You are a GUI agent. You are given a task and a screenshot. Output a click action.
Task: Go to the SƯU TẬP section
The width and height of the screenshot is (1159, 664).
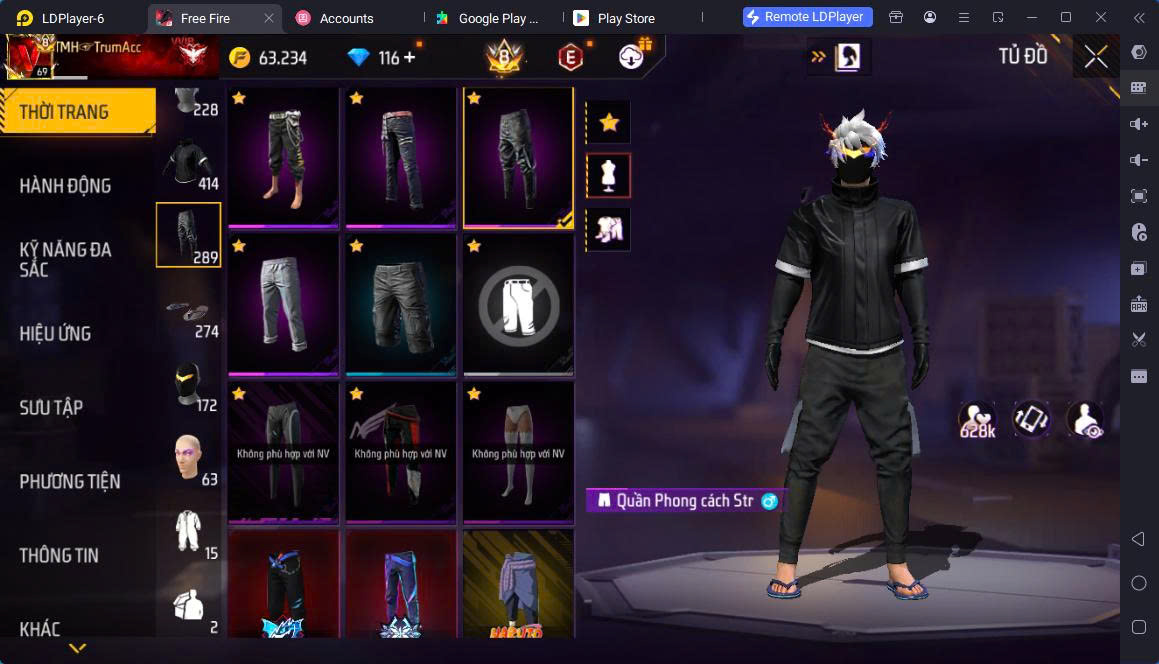[x=52, y=407]
